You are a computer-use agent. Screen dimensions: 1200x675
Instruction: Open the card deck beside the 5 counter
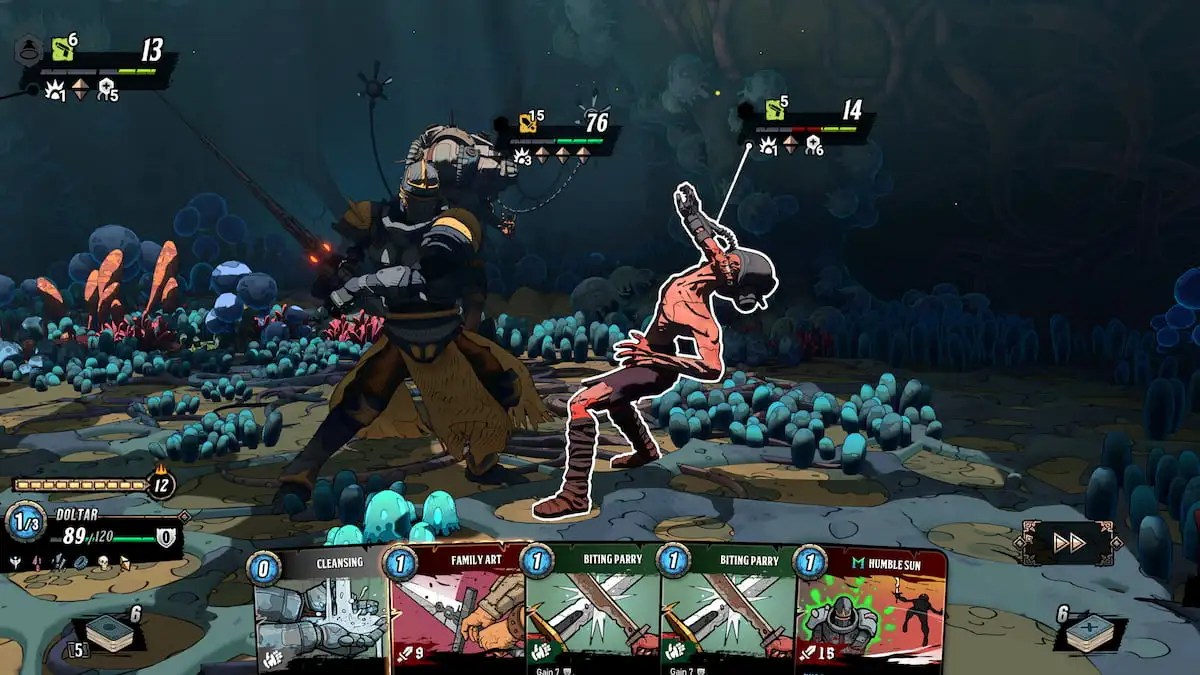(x=108, y=634)
